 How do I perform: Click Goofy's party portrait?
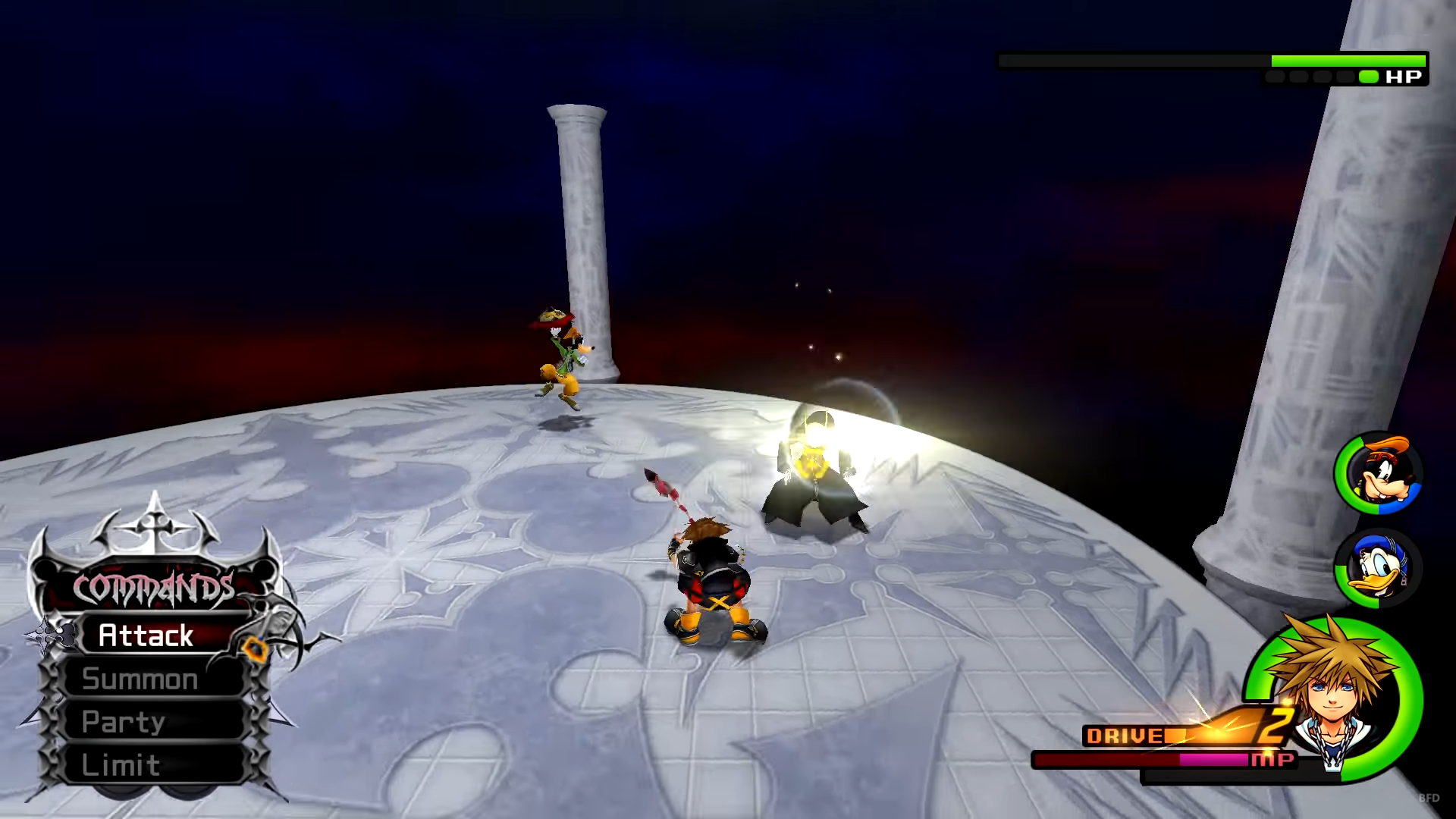pyautogui.click(x=1378, y=473)
